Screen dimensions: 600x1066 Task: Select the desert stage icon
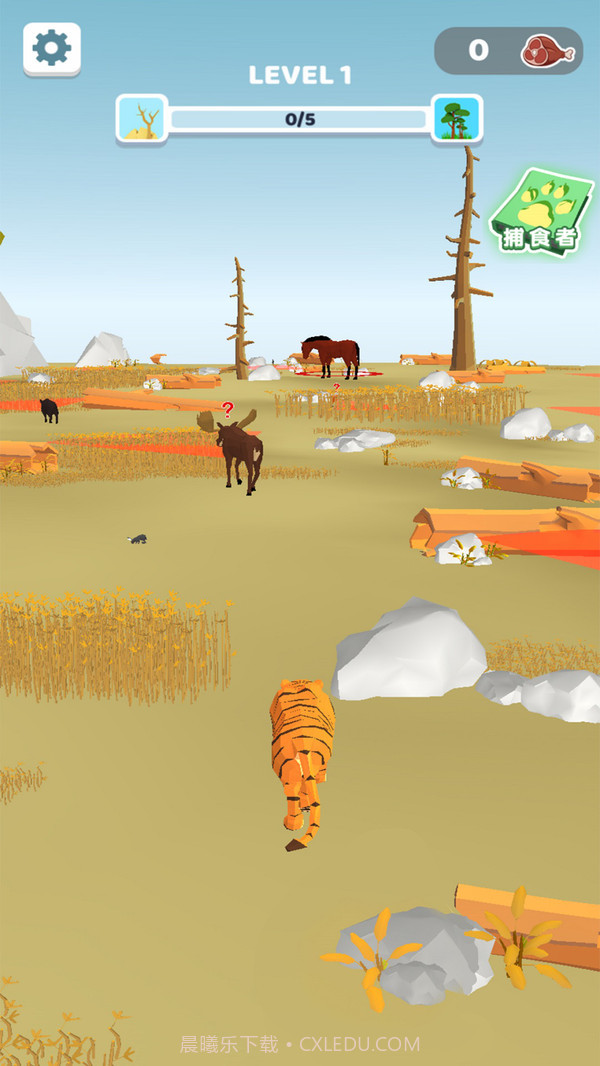(x=141, y=119)
